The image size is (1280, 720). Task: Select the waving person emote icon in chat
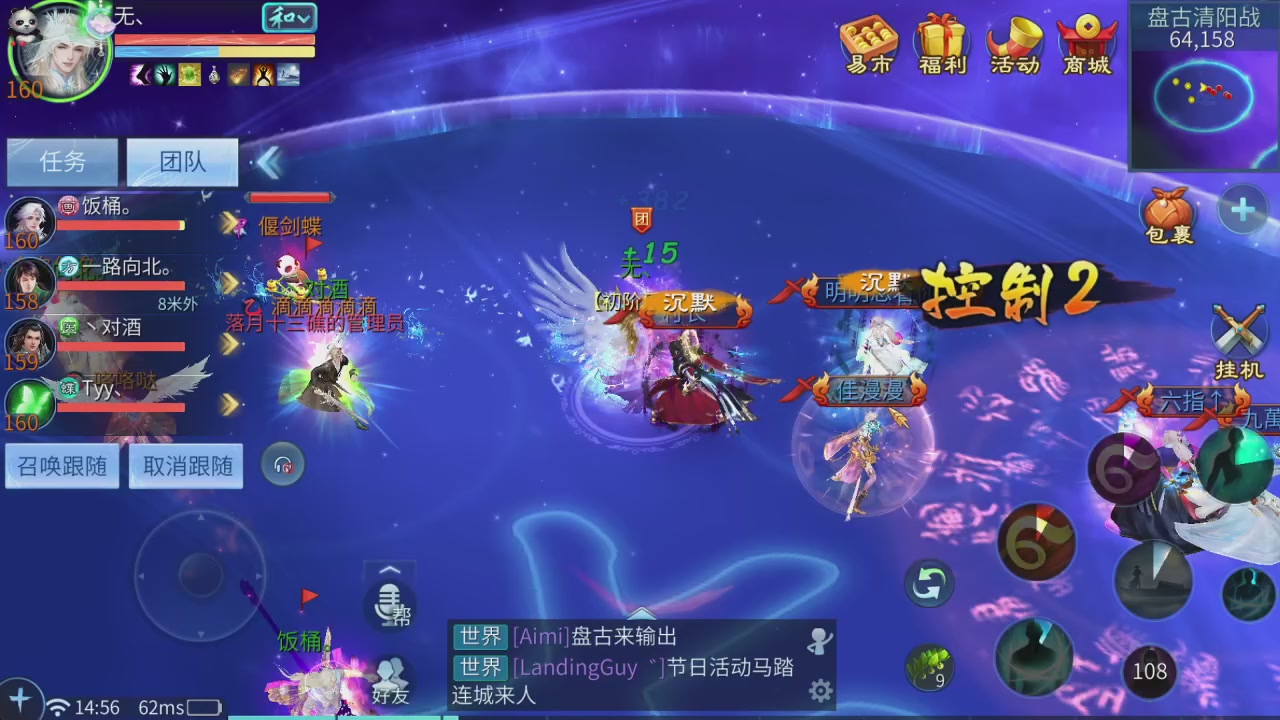(x=822, y=642)
